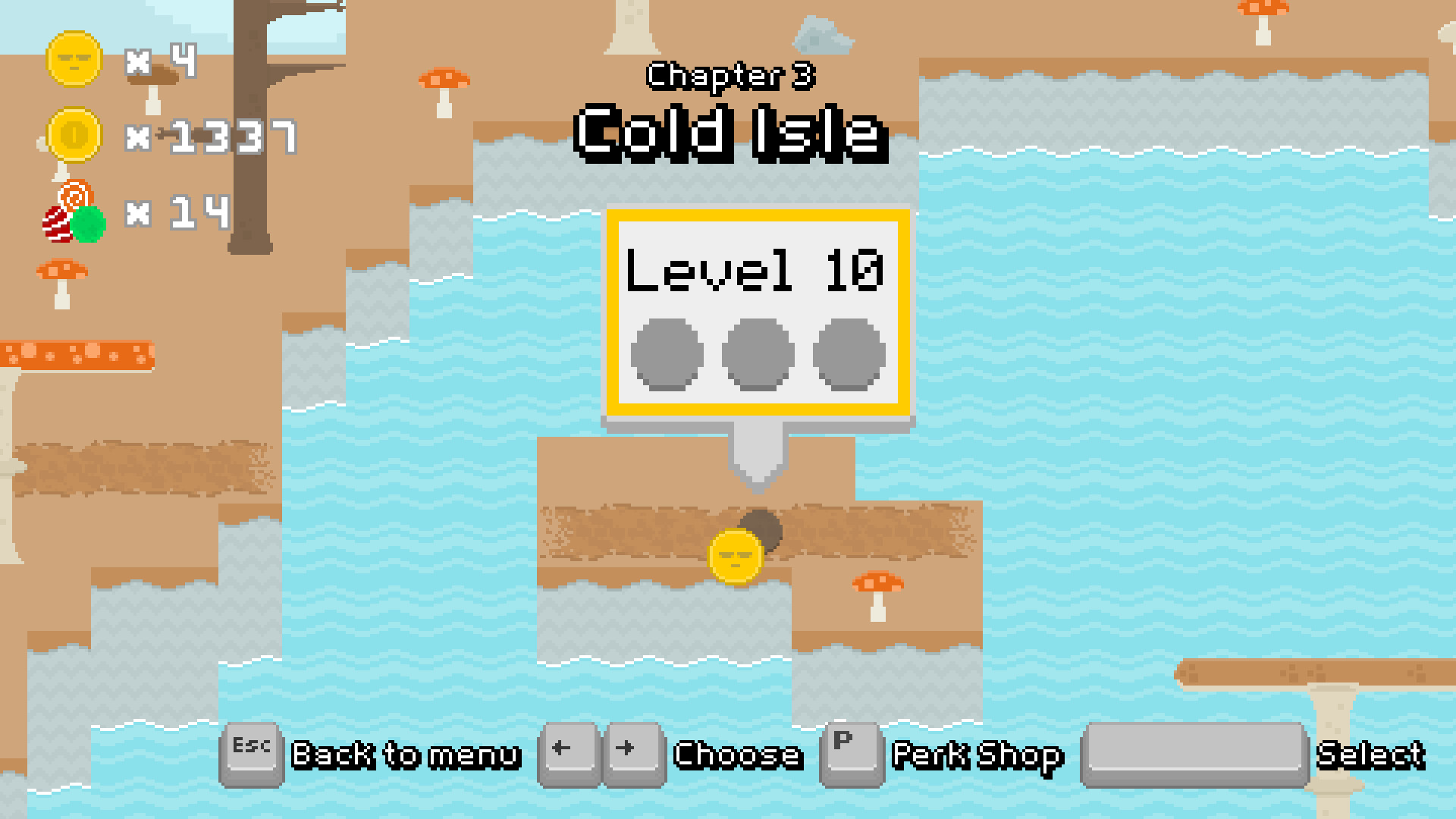The image size is (1456, 819).
Task: Click the coin counter icon
Action: (x=73, y=136)
